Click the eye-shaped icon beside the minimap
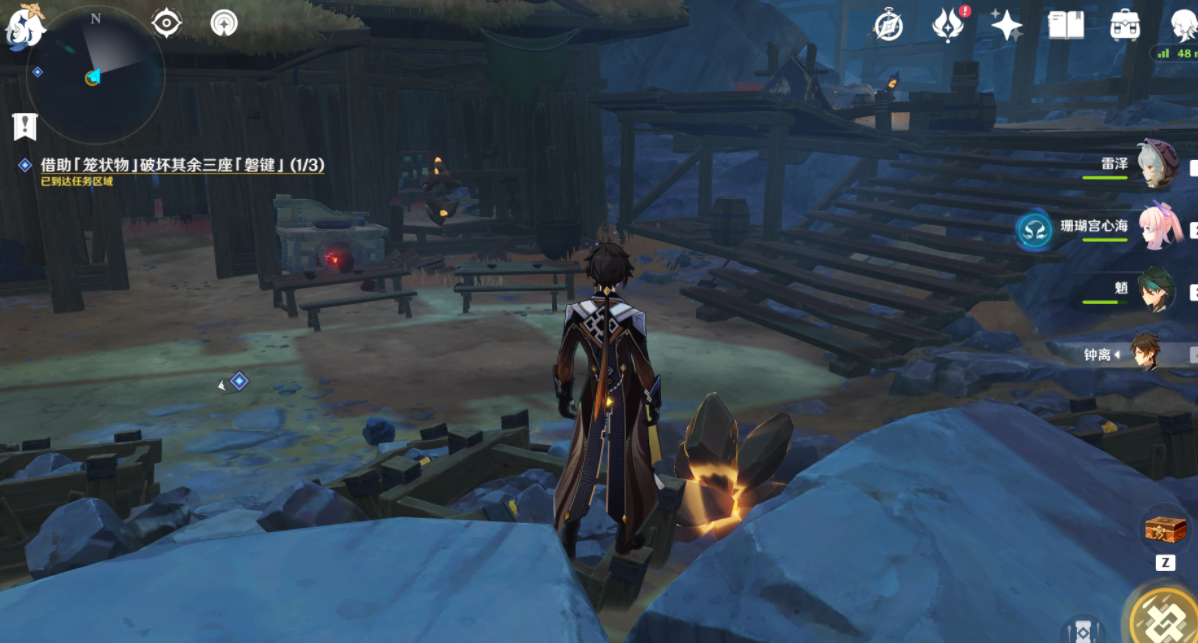 (x=166, y=22)
